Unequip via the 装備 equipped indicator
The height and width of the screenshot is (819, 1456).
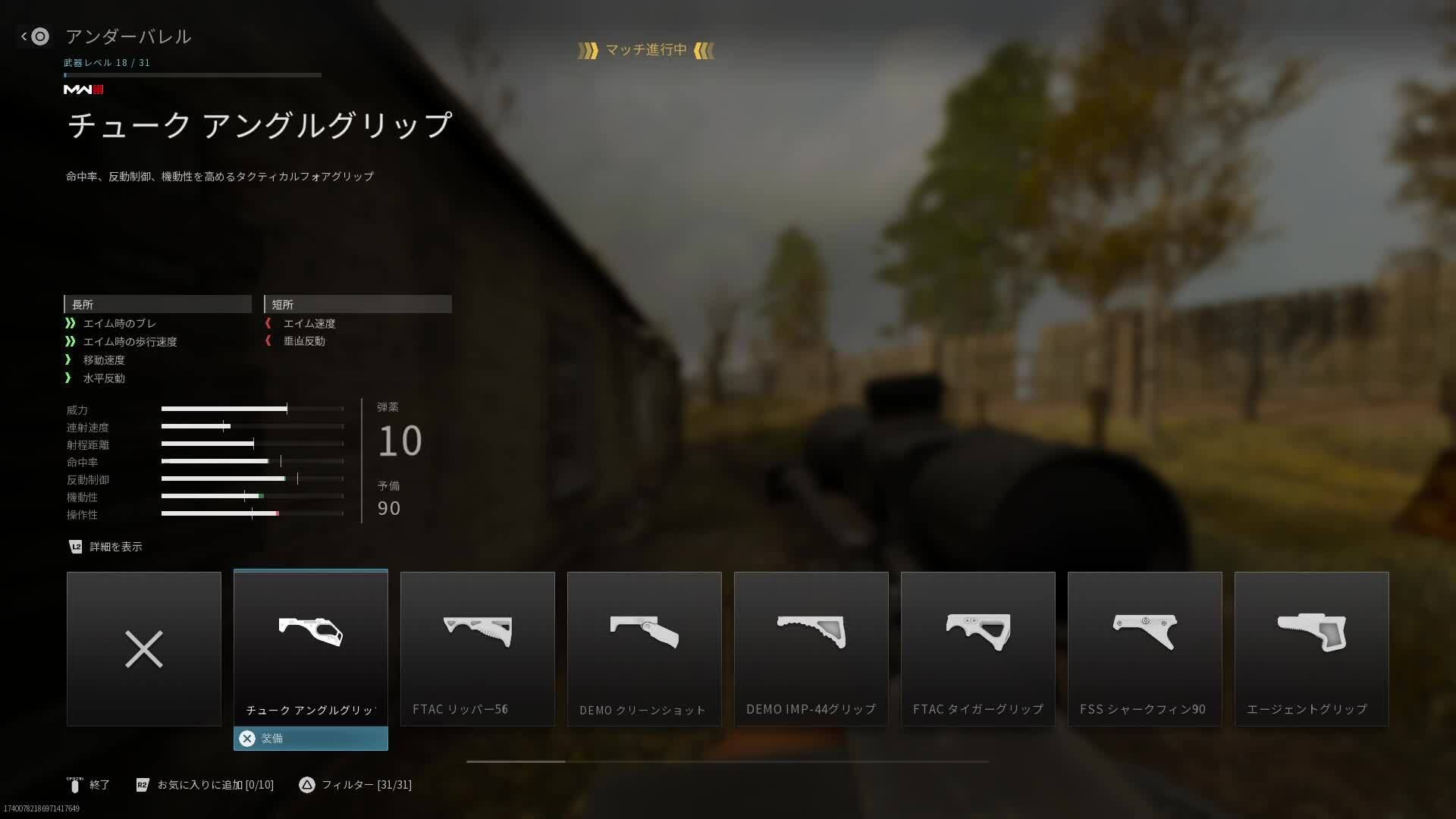point(310,739)
